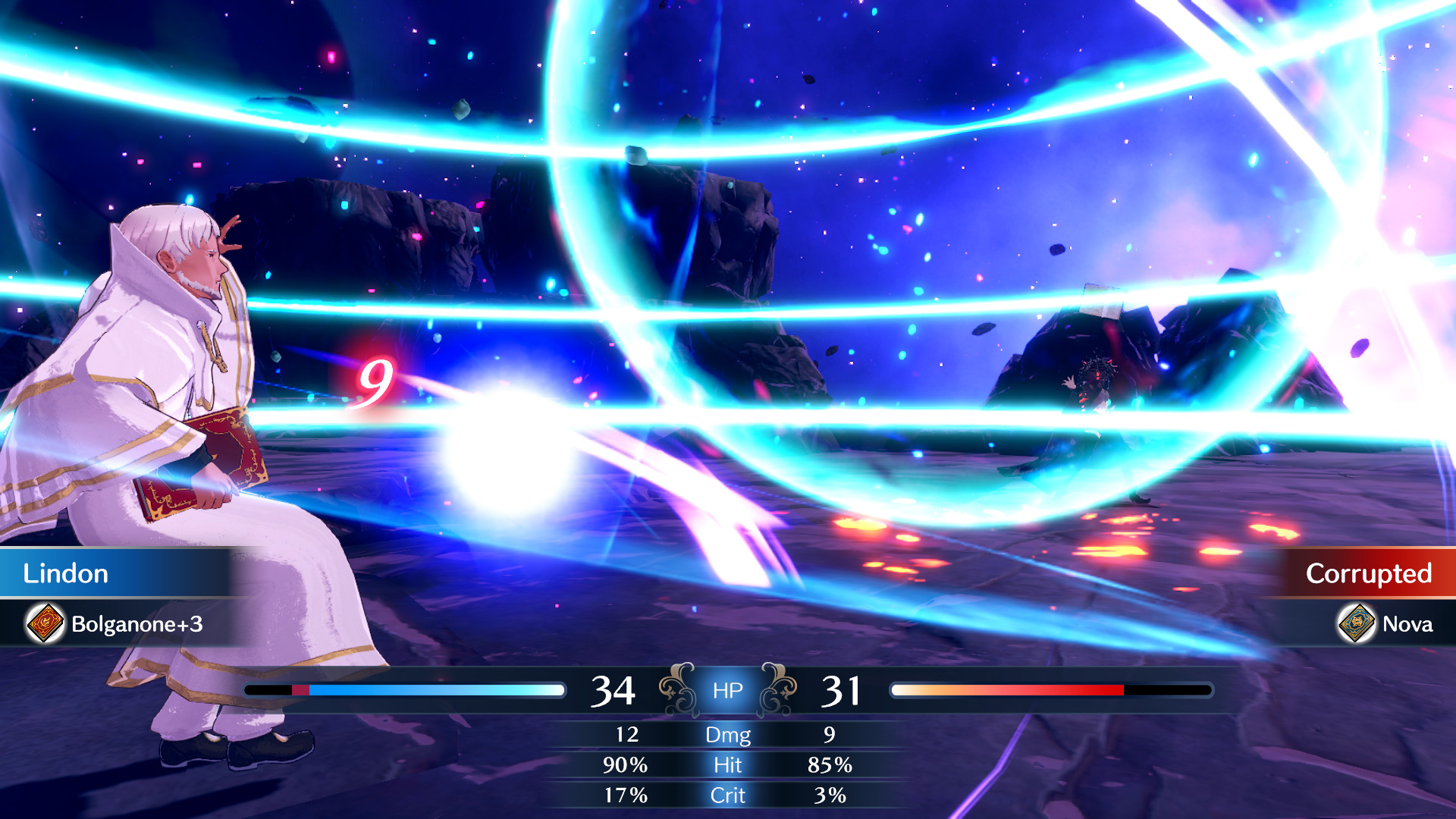Expand the Crit percentage comparison row
Screen dimensions: 1456x819
coord(727,795)
